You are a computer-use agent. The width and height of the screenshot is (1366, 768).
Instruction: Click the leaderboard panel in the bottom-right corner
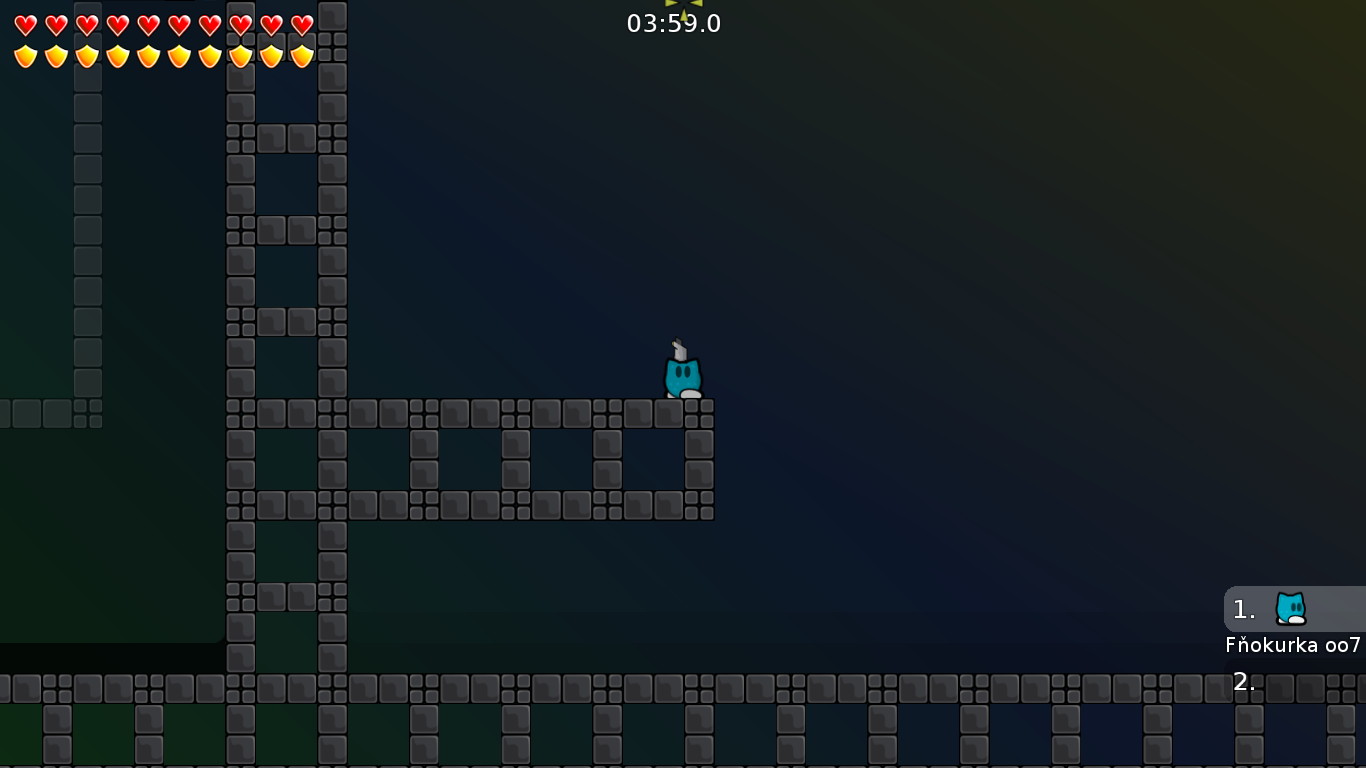point(1293,625)
